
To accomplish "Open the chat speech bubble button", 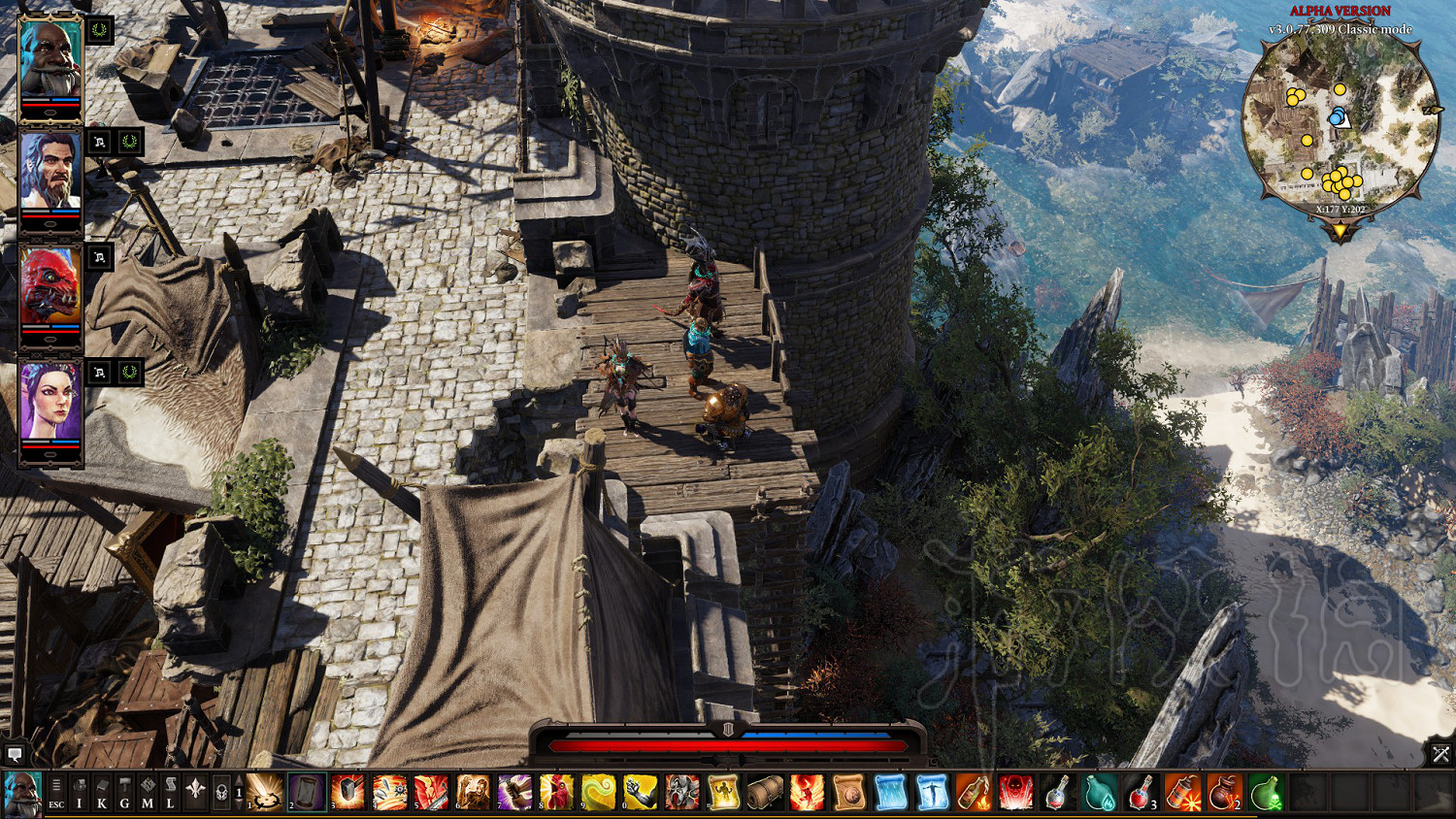I will pyautogui.click(x=15, y=754).
